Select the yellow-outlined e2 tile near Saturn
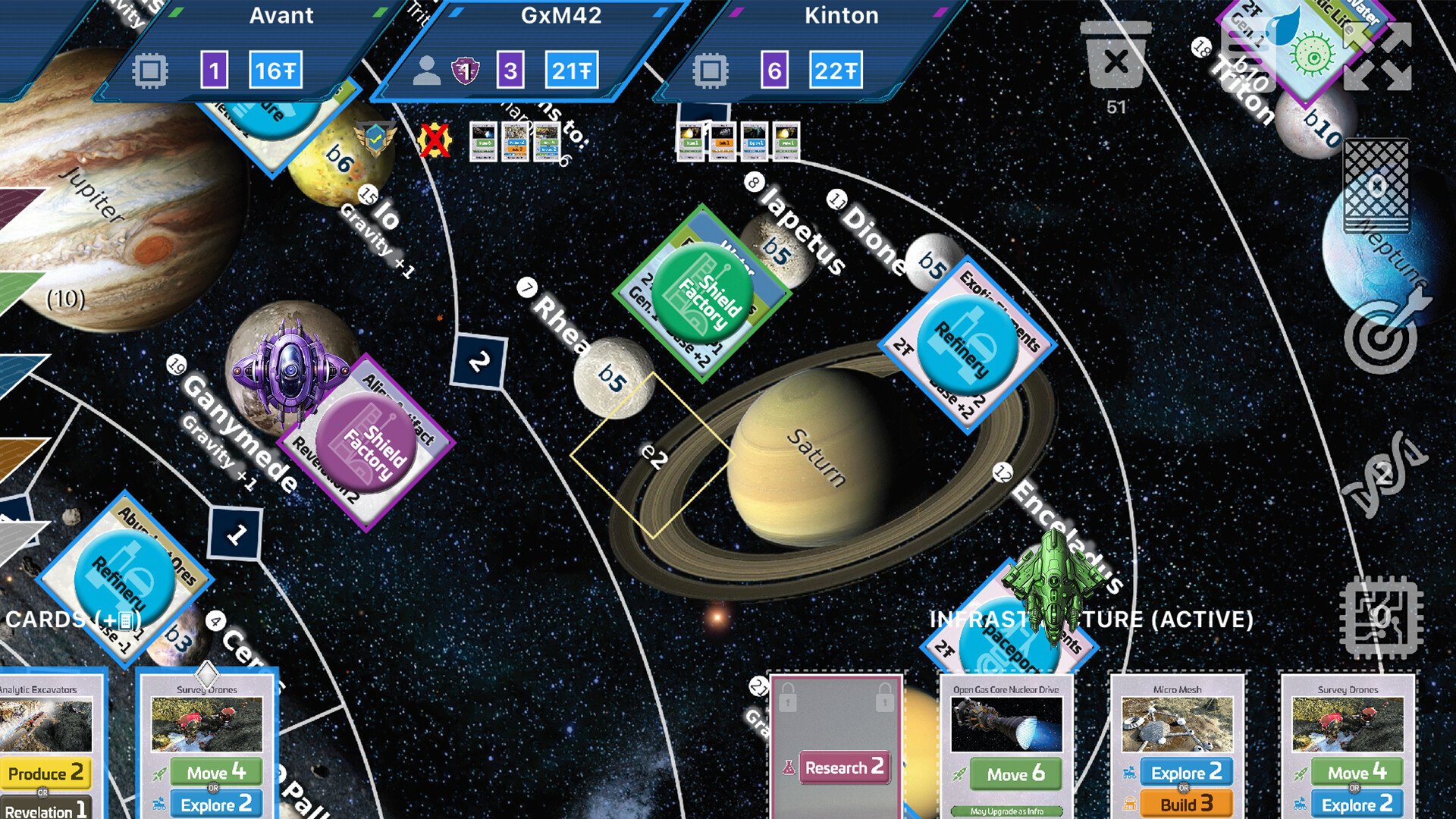The height and width of the screenshot is (819, 1456). pyautogui.click(x=652, y=455)
